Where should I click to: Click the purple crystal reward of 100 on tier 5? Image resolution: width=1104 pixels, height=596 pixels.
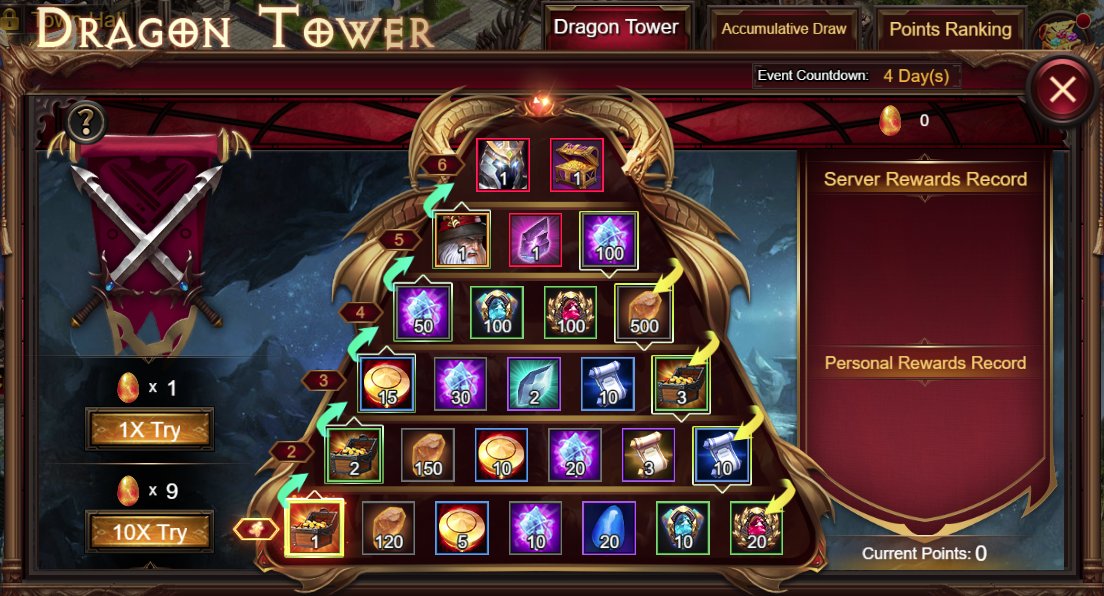609,239
